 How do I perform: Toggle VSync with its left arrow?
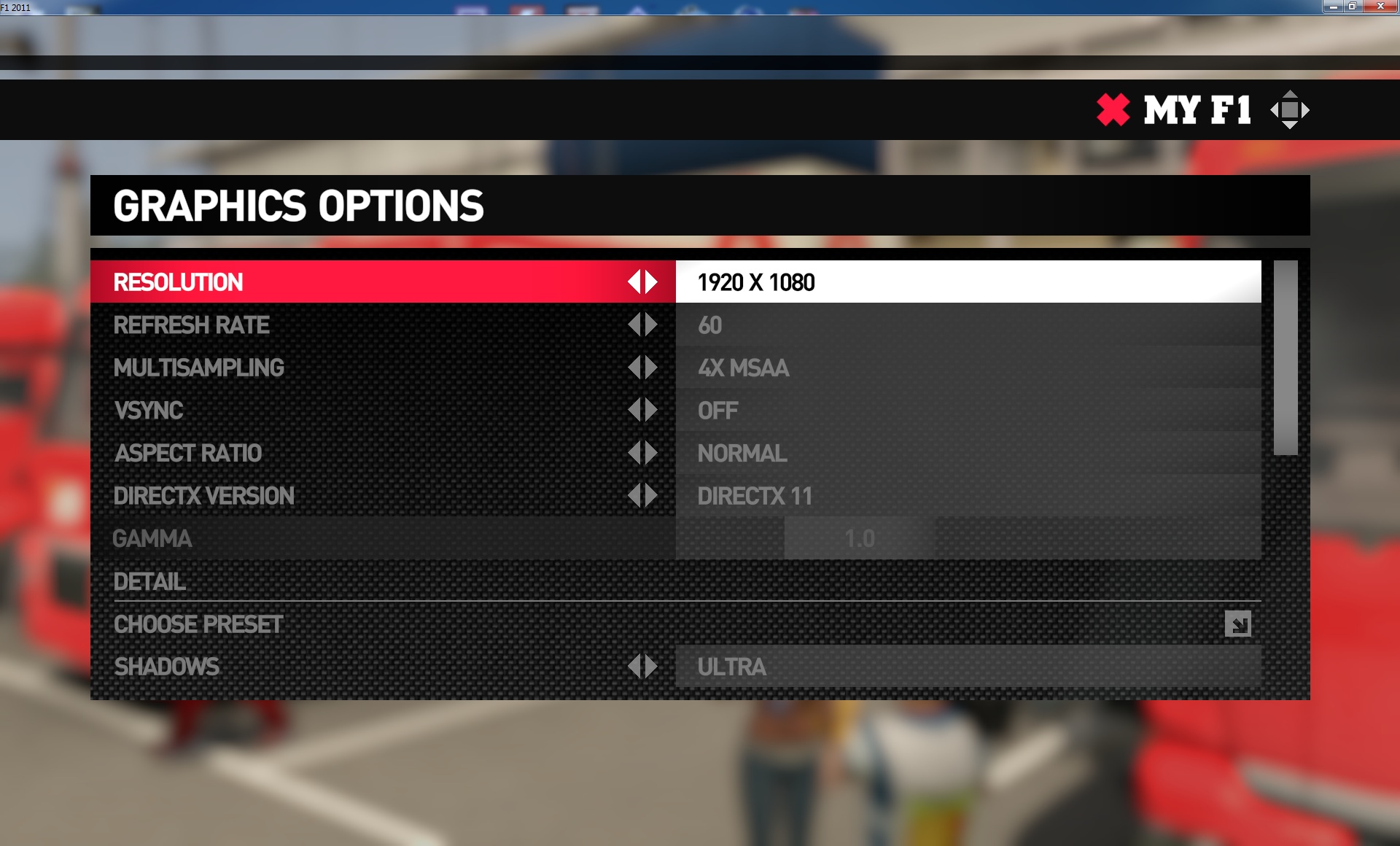(634, 411)
